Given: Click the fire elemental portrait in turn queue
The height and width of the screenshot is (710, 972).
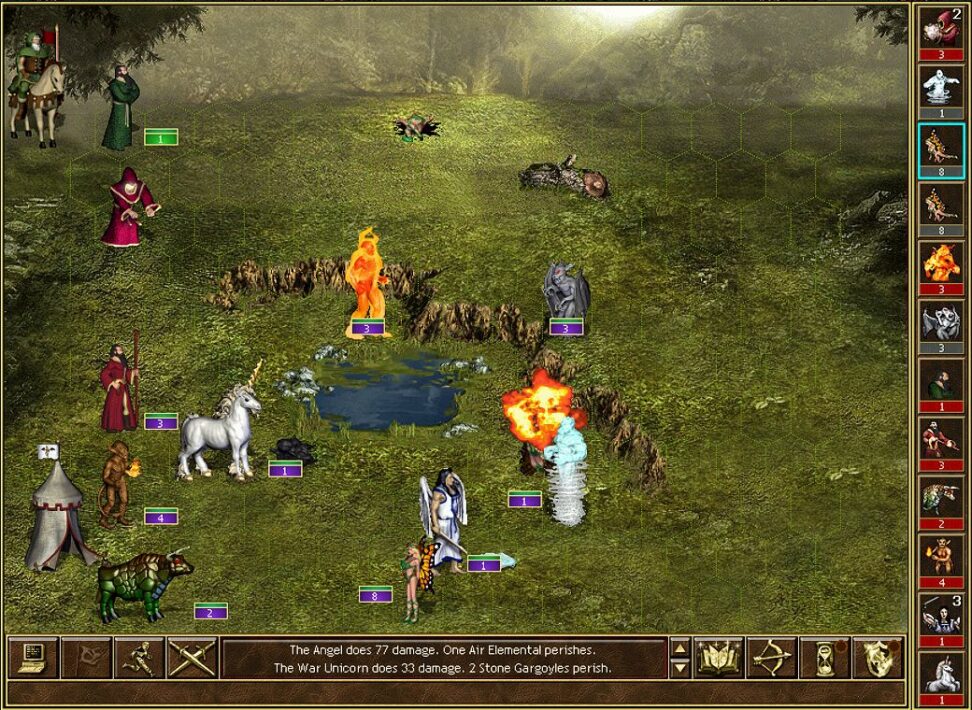Looking at the screenshot, I should point(941,263).
